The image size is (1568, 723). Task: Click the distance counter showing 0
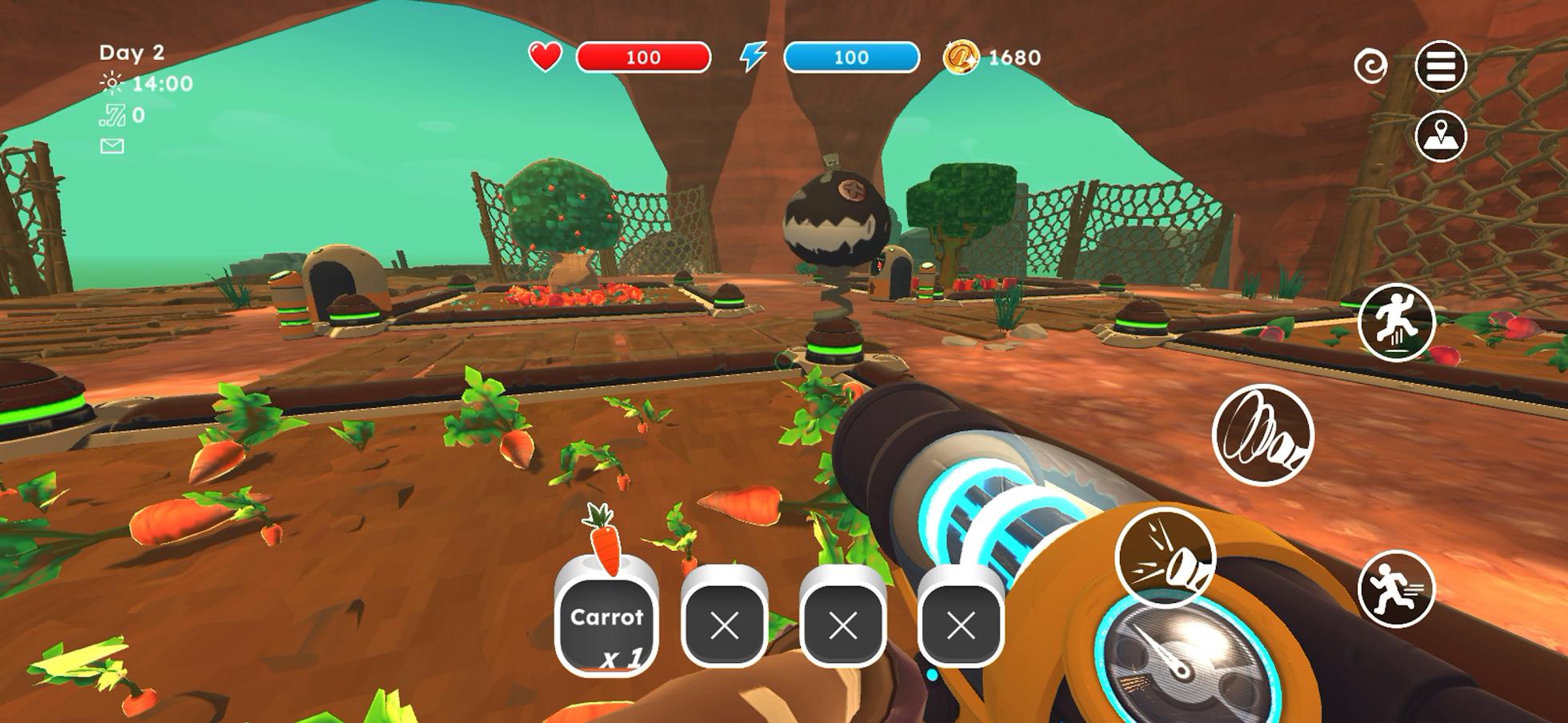coord(130,114)
